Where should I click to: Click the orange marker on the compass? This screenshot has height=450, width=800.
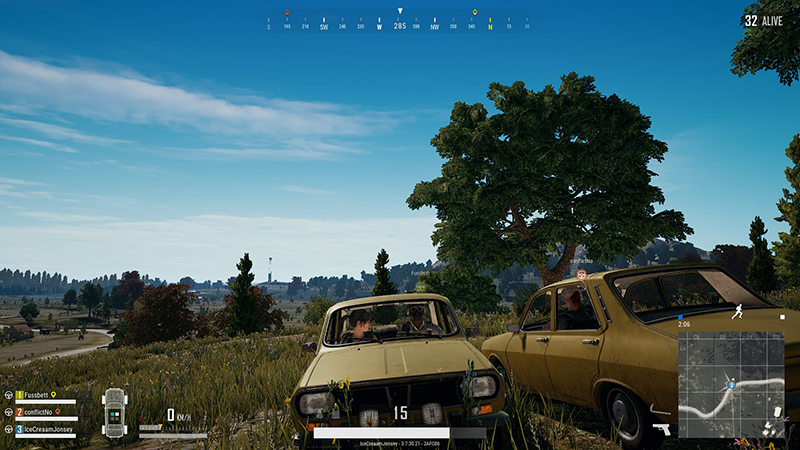pos(287,13)
